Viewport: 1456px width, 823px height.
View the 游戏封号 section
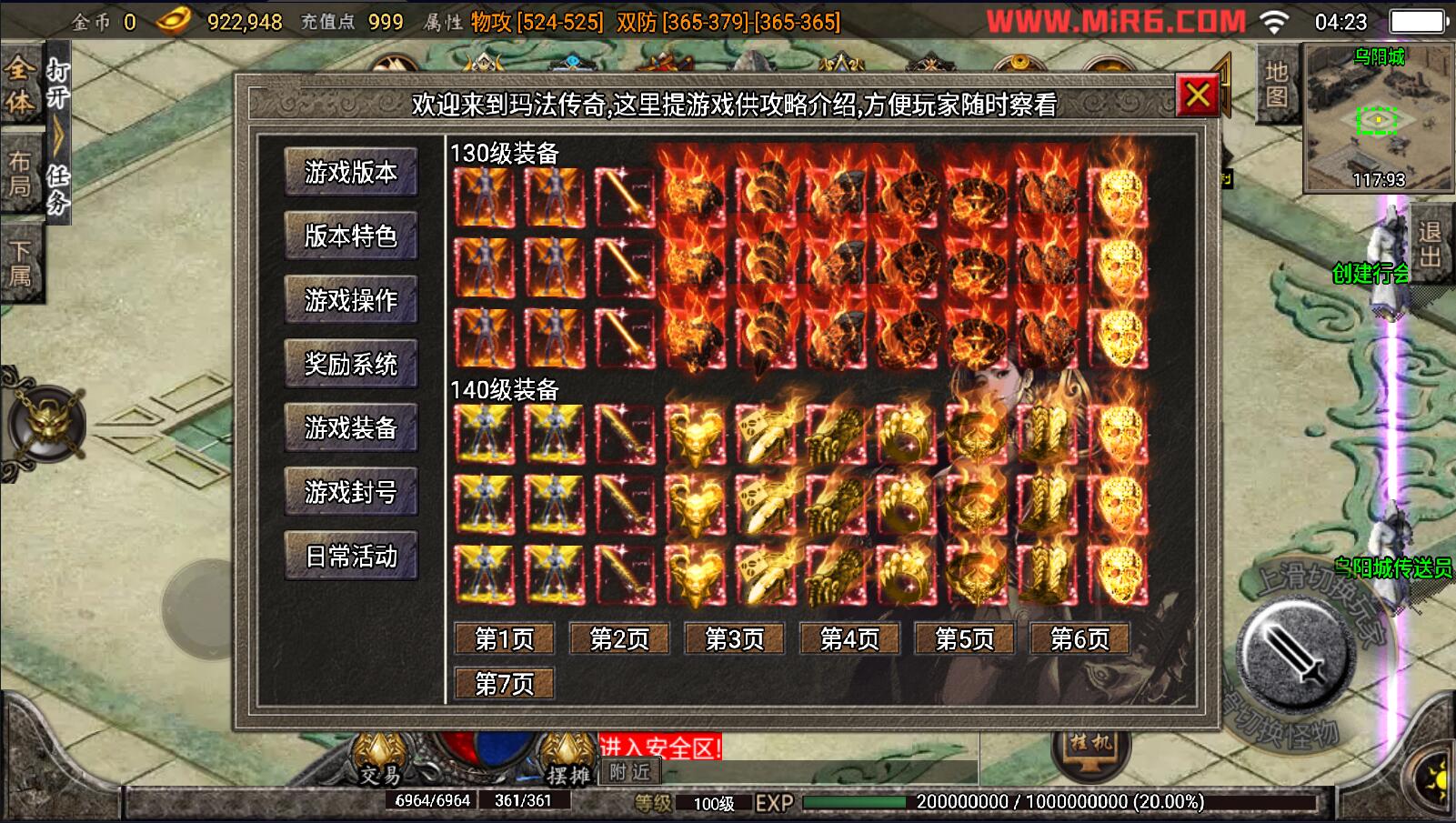click(350, 492)
